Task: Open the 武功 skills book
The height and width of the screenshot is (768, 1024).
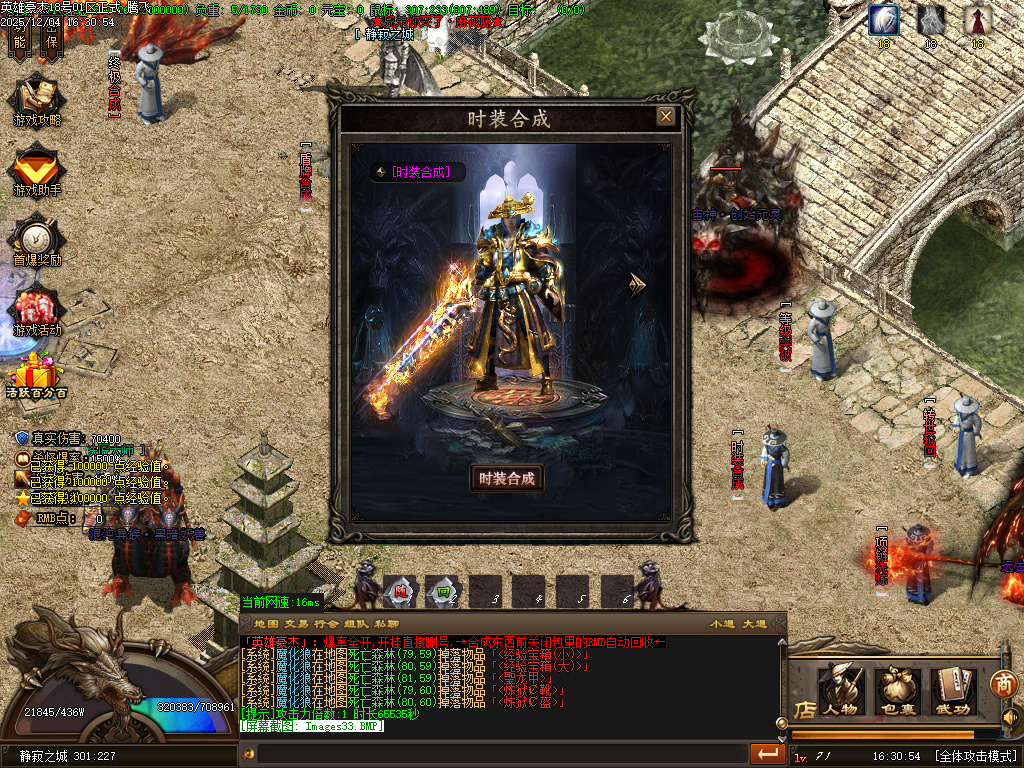Action: [x=953, y=691]
